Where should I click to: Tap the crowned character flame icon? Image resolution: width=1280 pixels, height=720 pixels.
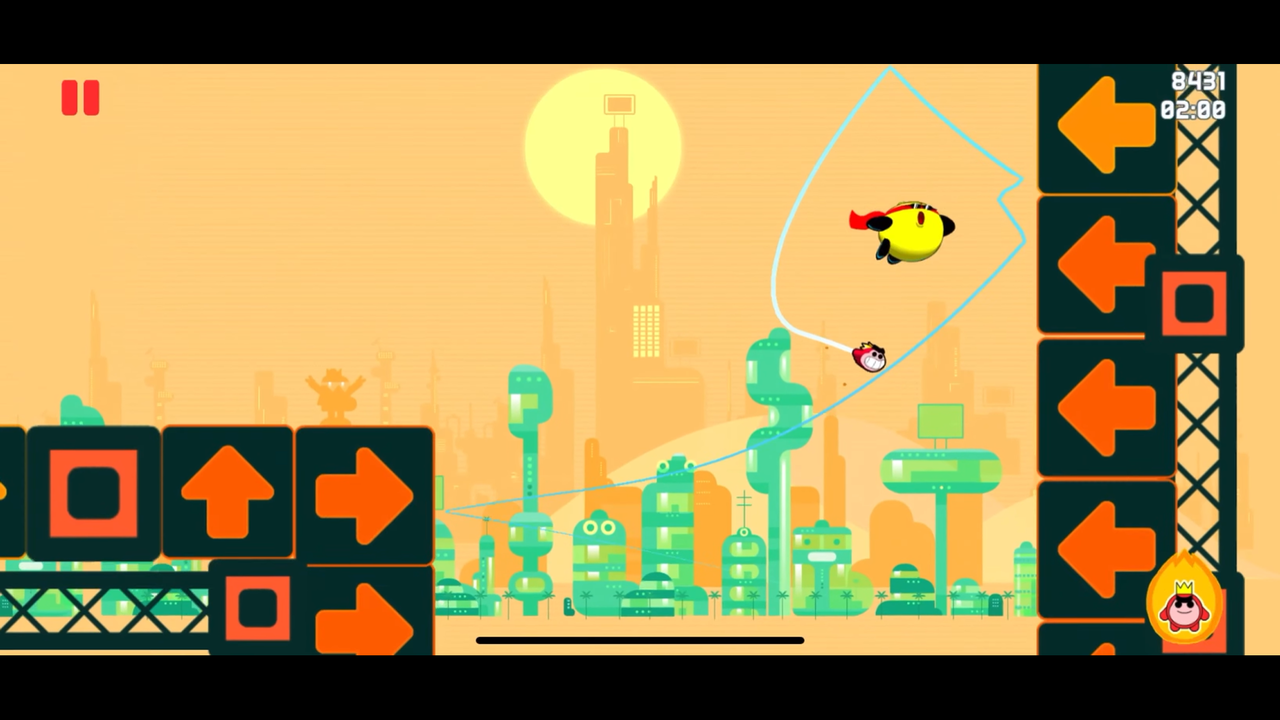tap(1184, 601)
